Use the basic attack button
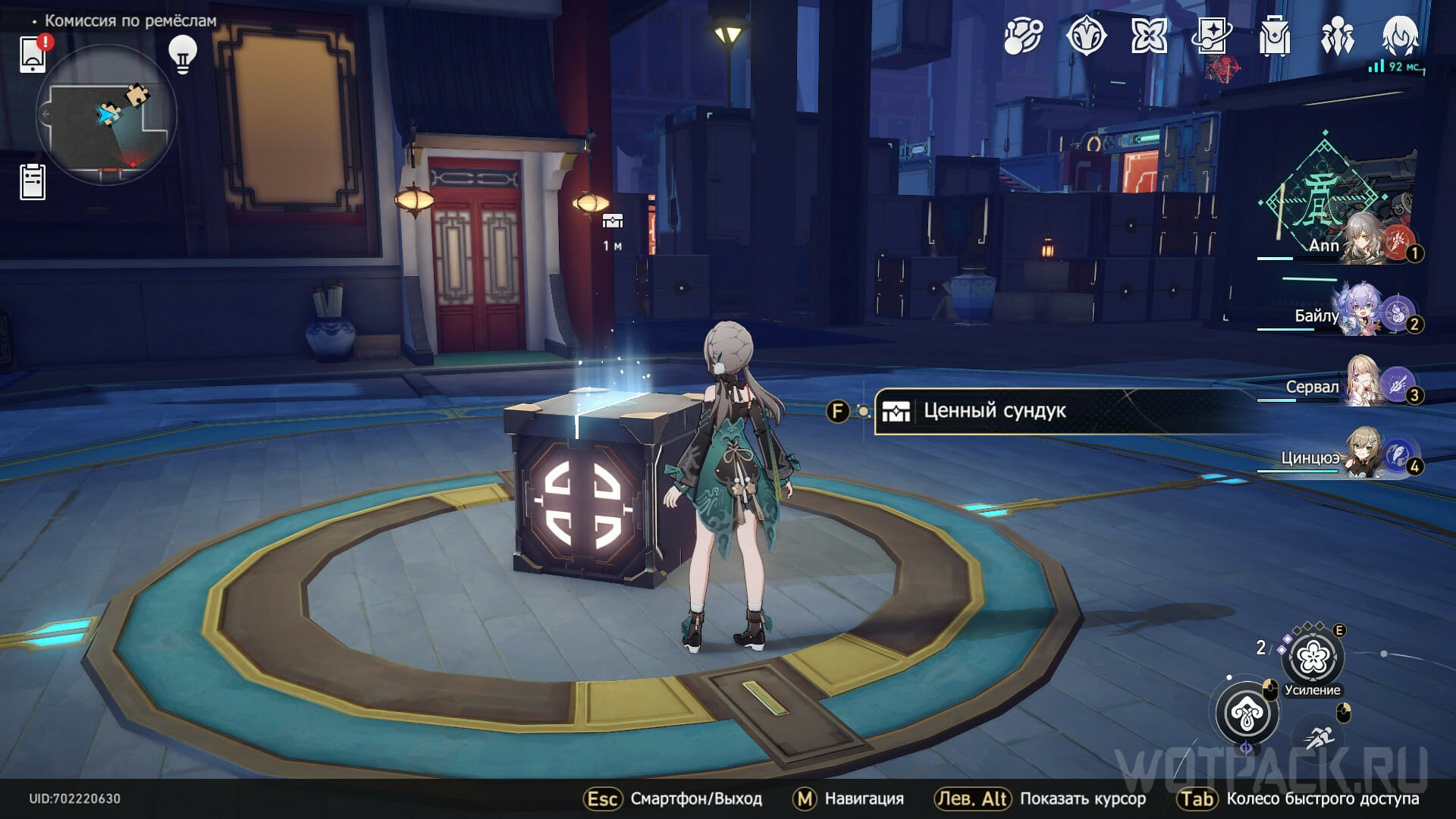1456x819 pixels. [x=1247, y=714]
